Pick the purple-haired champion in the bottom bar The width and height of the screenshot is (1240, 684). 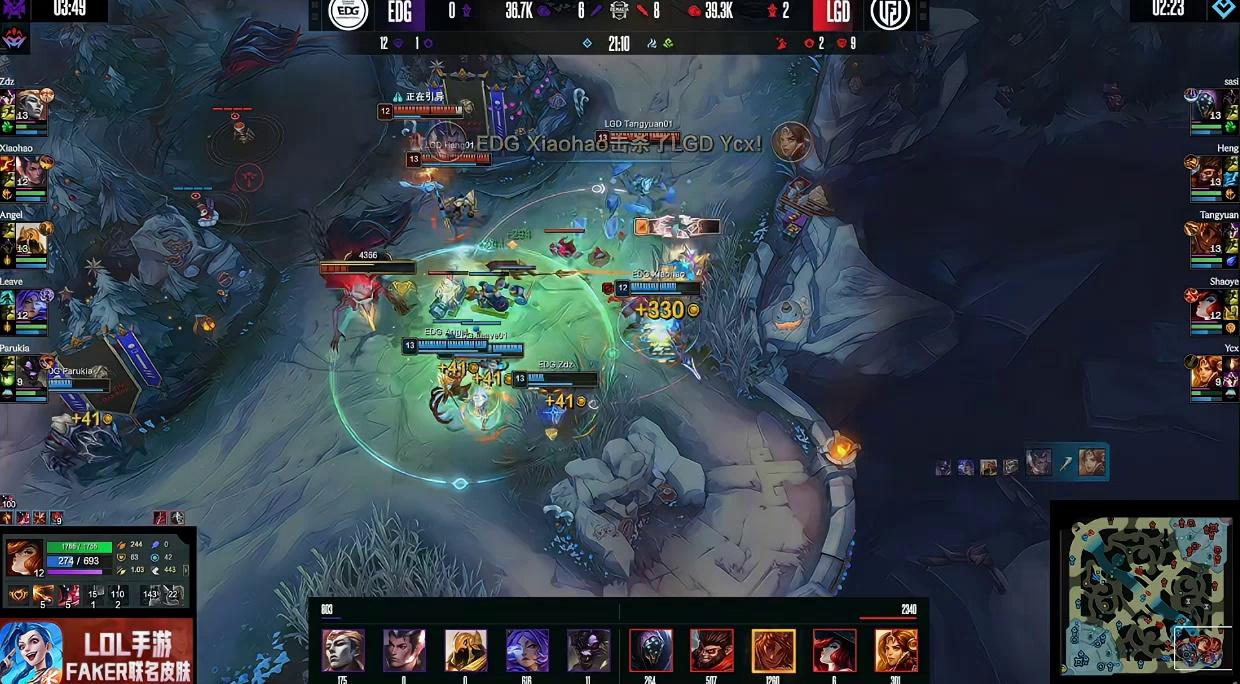[x=527, y=650]
